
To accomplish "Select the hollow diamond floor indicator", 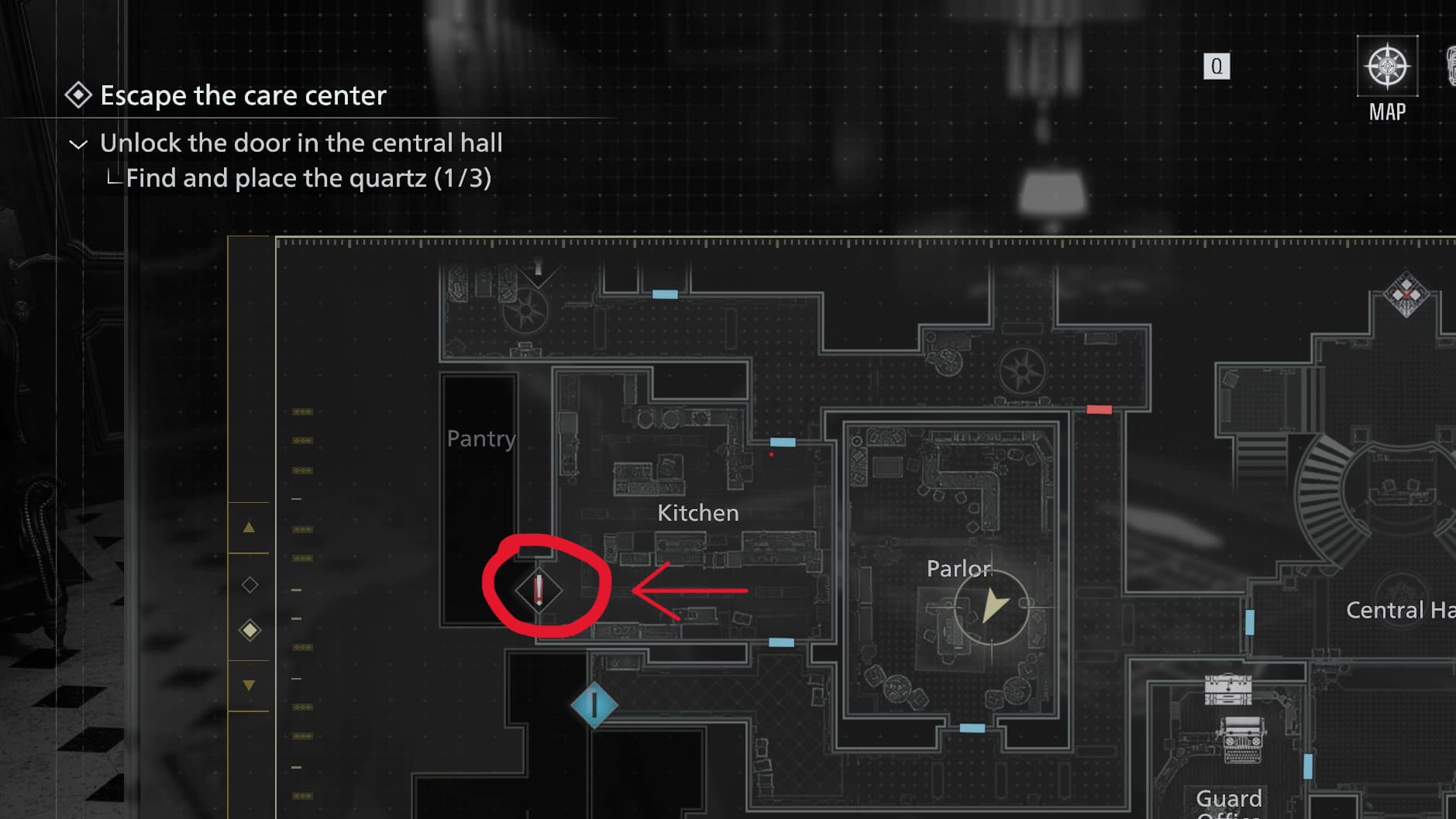I will pos(250,584).
